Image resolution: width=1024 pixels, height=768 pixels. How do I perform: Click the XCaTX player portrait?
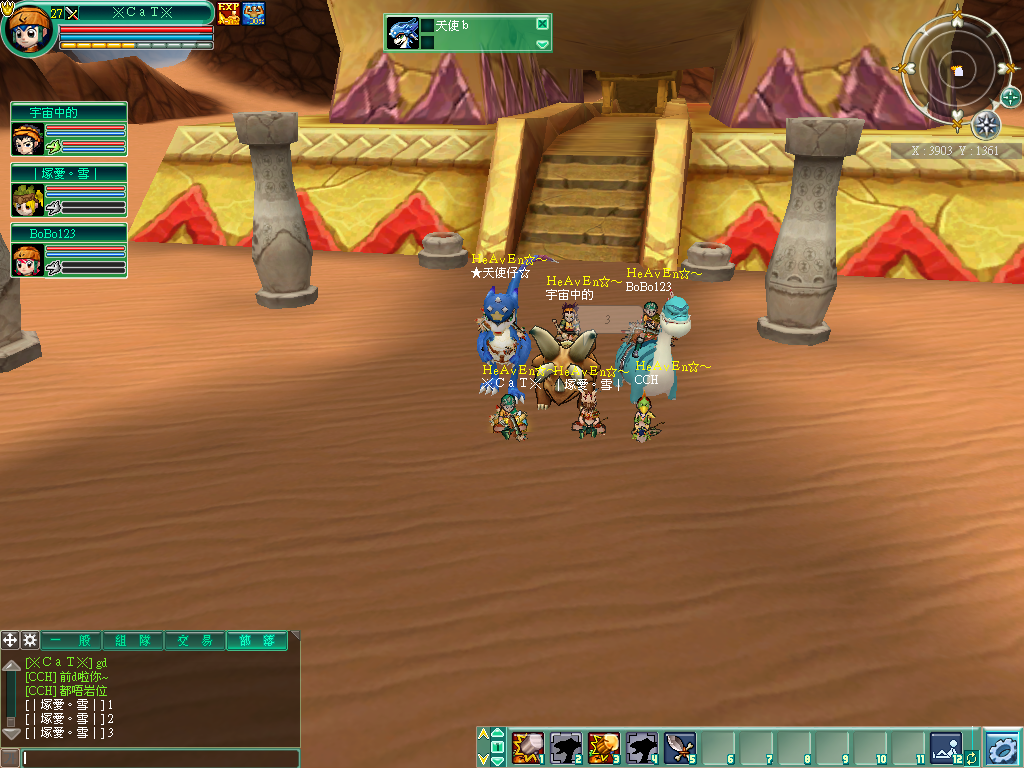tap(27, 30)
